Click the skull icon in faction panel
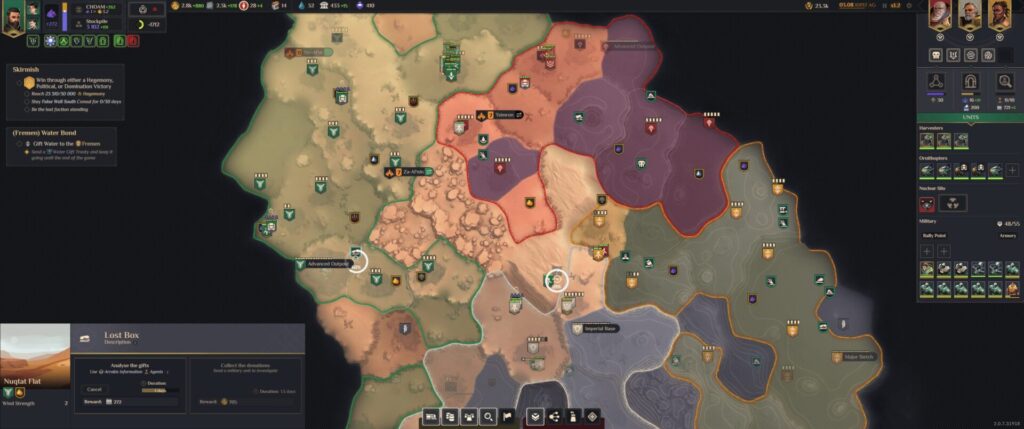This screenshot has height=429, width=1024. coord(937,54)
